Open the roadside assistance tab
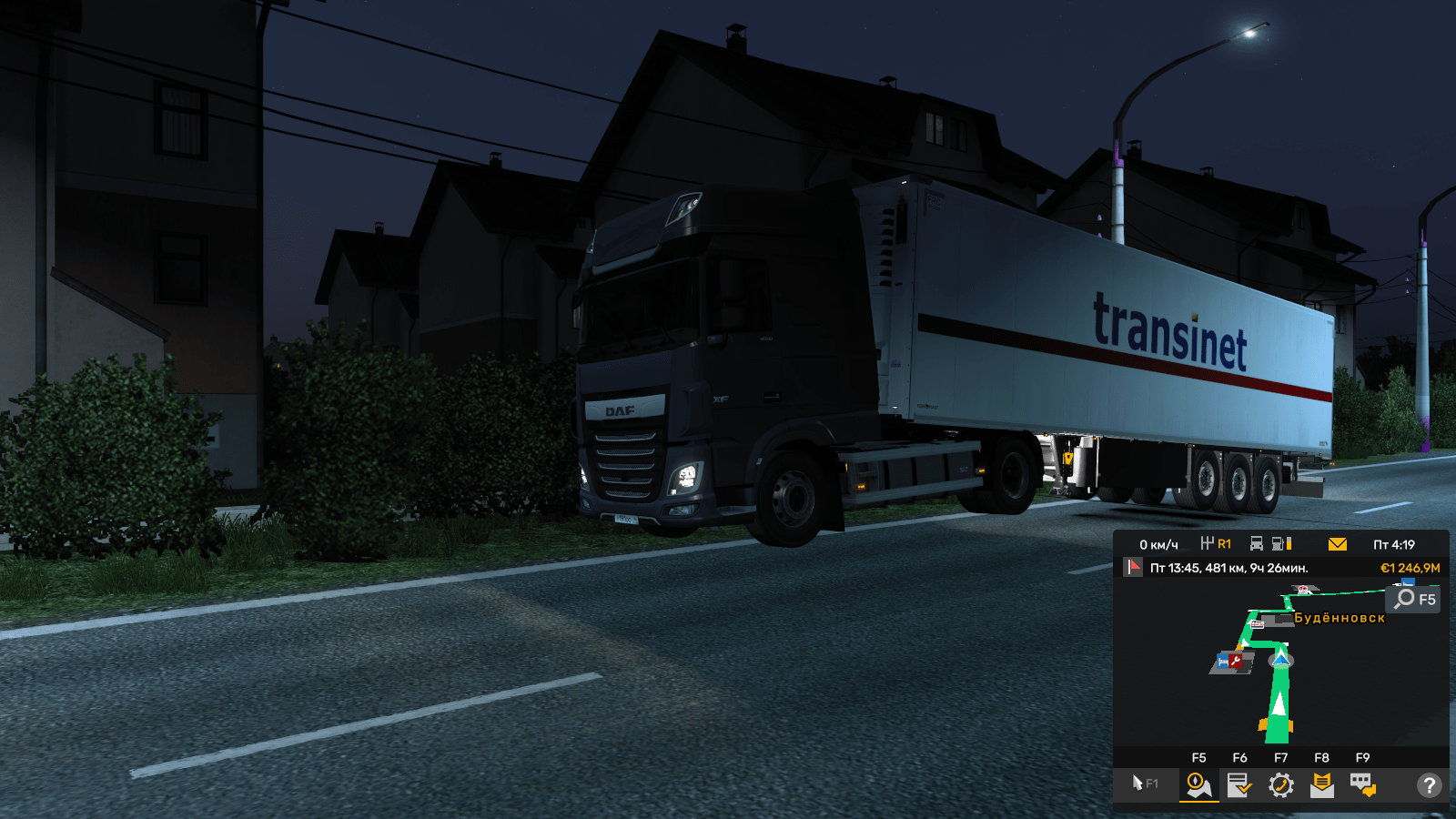The image size is (1456, 819). (x=1280, y=784)
